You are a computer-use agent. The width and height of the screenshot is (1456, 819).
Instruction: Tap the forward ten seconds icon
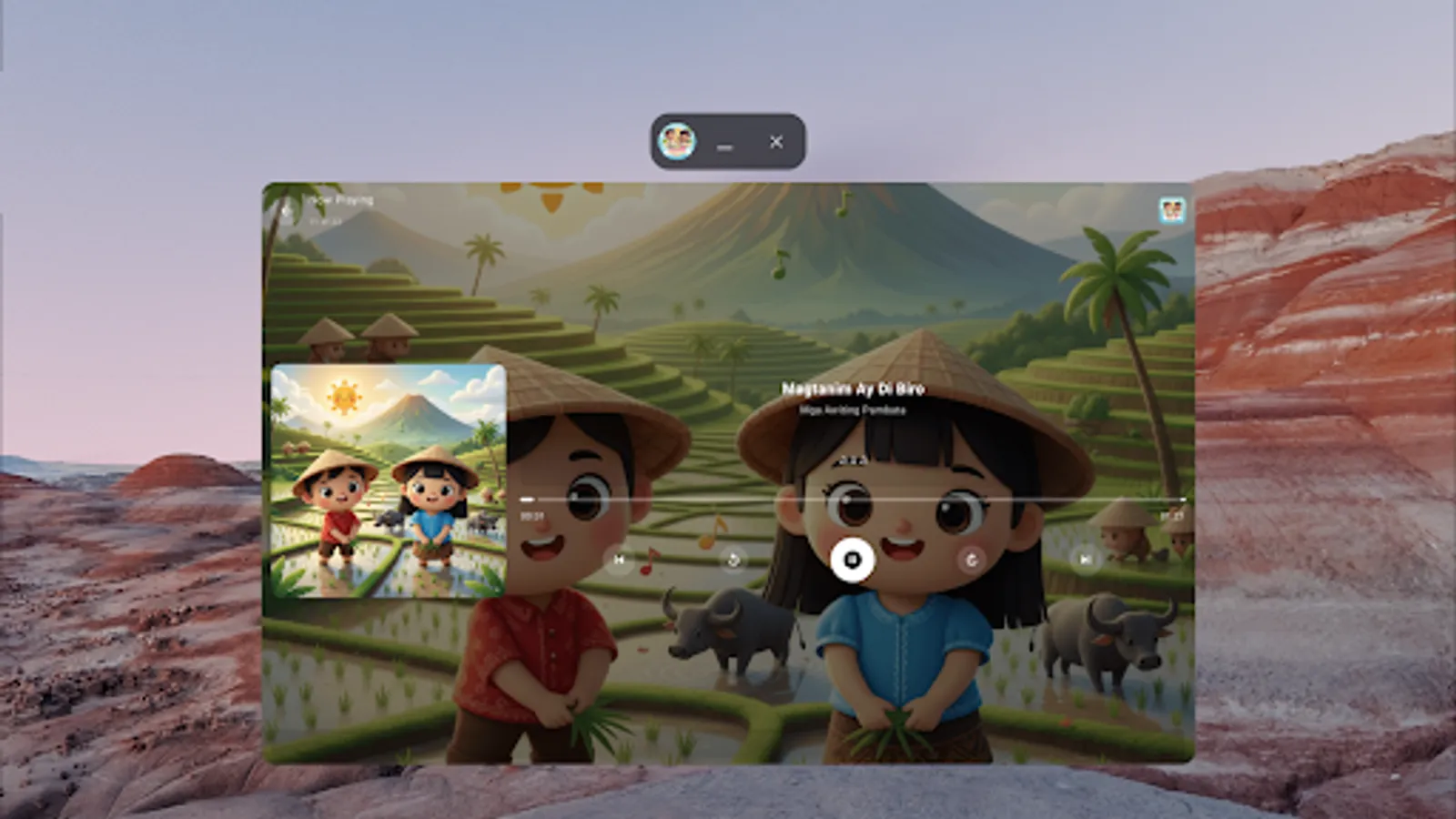point(973,560)
